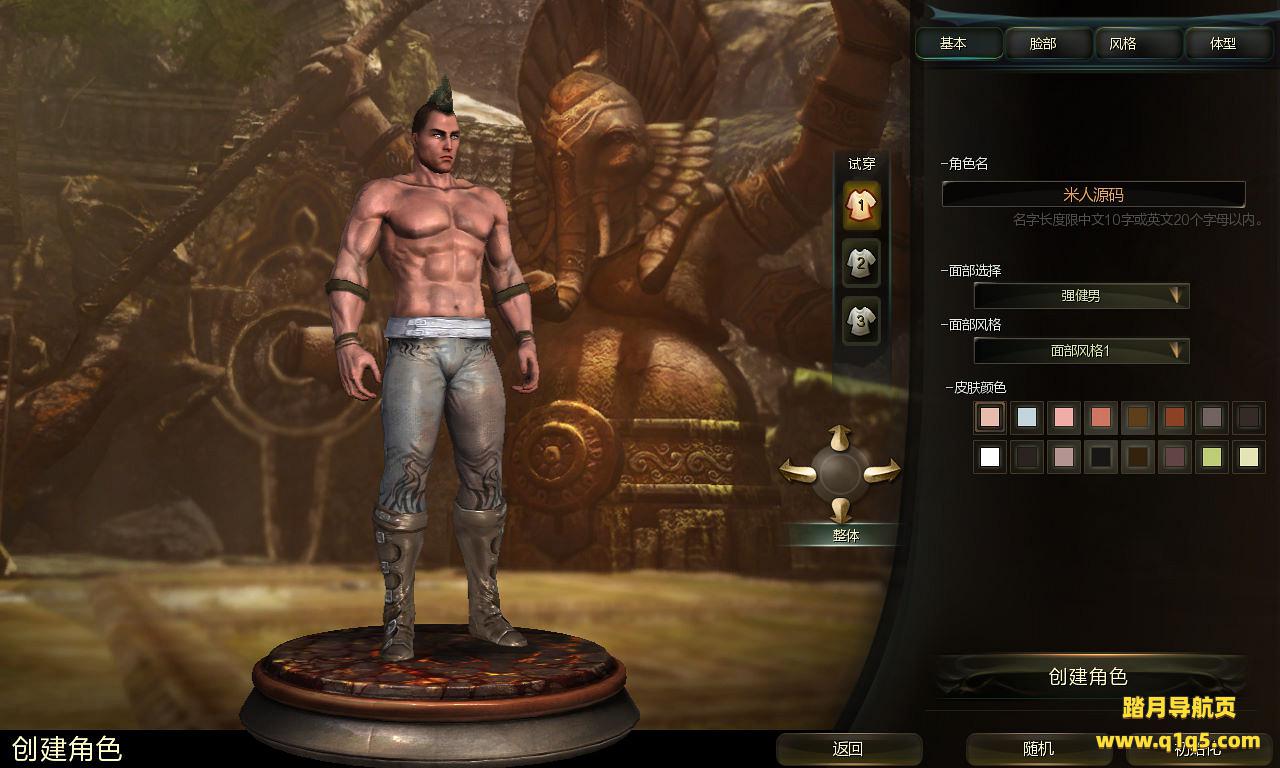Select the 整体 full-body view button

[846, 535]
